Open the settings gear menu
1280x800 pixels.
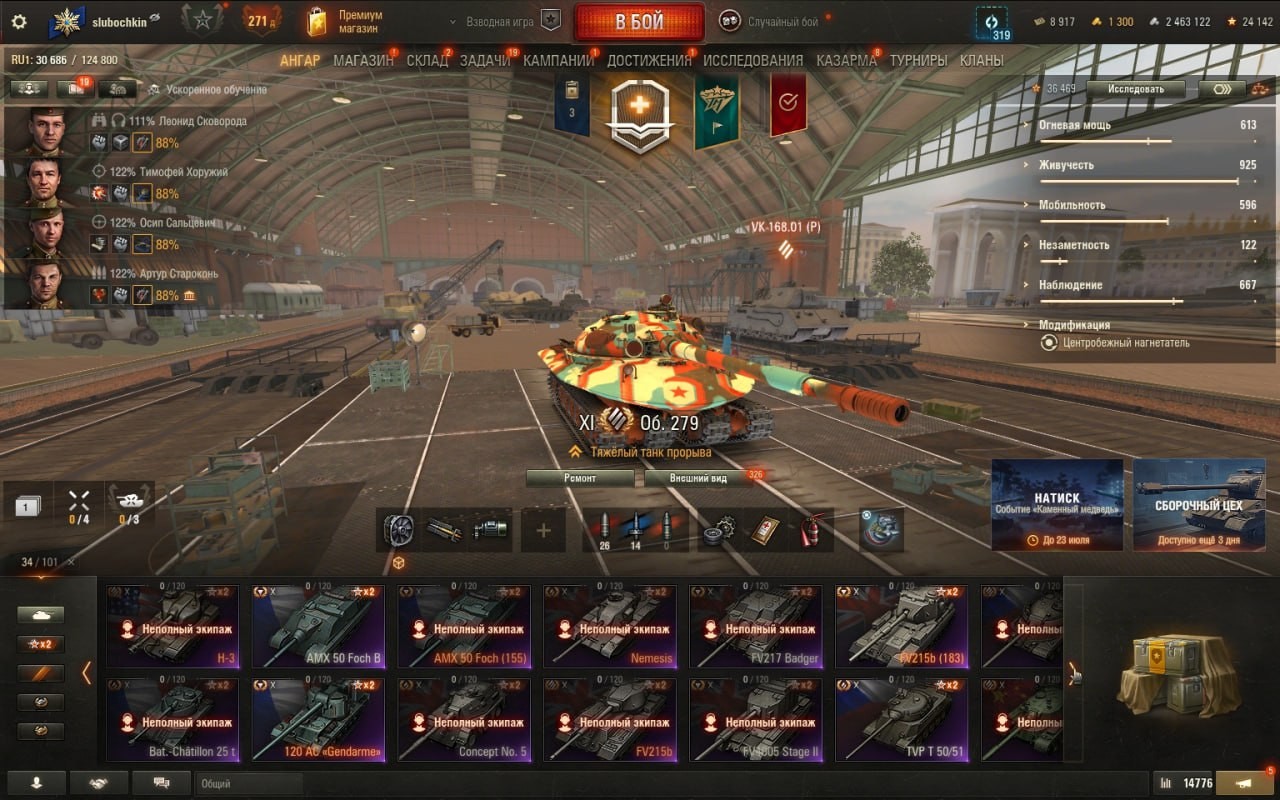18,21
